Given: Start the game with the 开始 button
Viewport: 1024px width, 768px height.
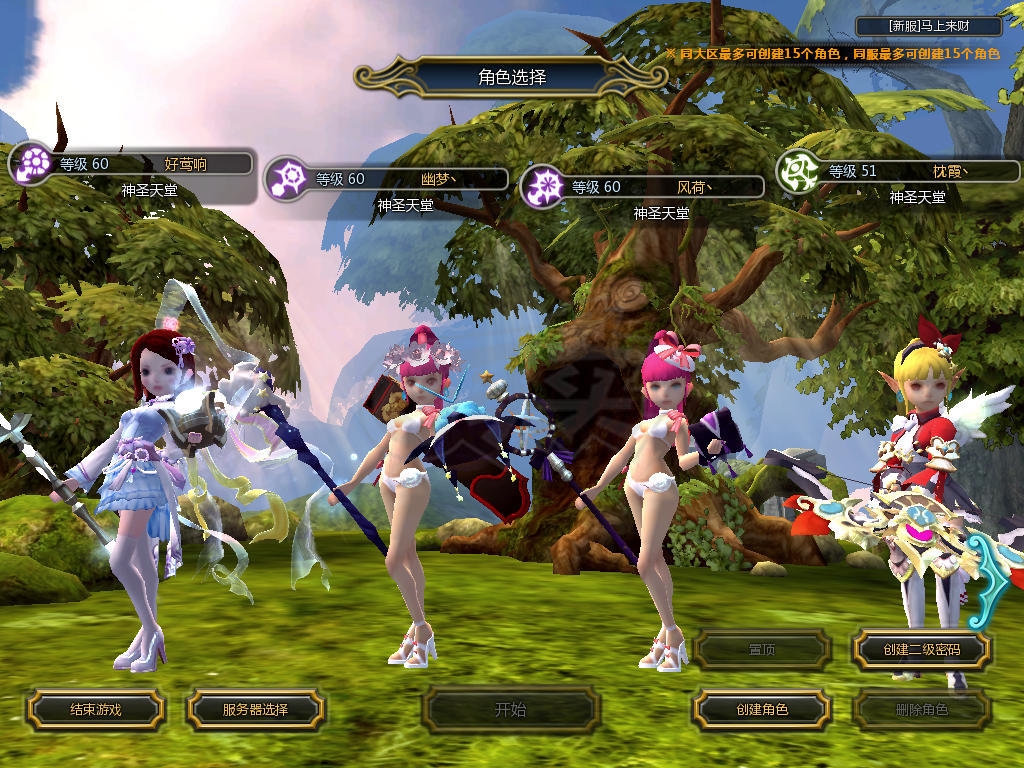Looking at the screenshot, I should pyautogui.click(x=510, y=710).
